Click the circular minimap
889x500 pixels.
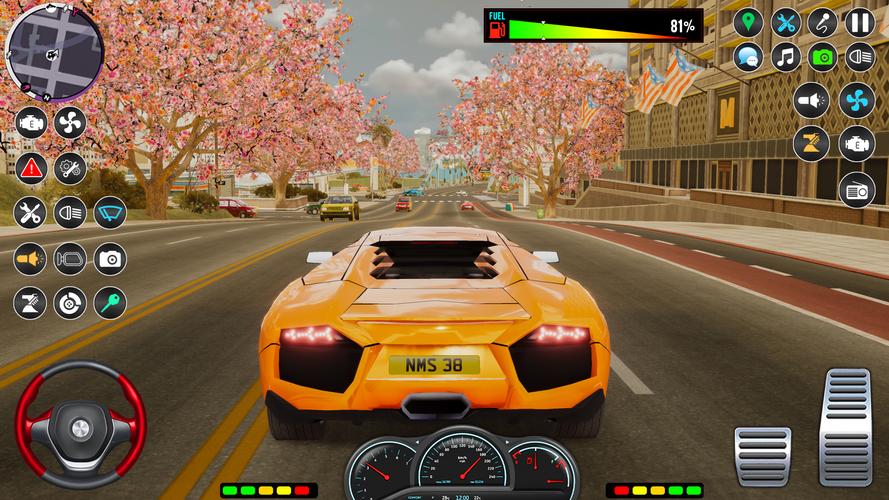pyautogui.click(x=55, y=46)
